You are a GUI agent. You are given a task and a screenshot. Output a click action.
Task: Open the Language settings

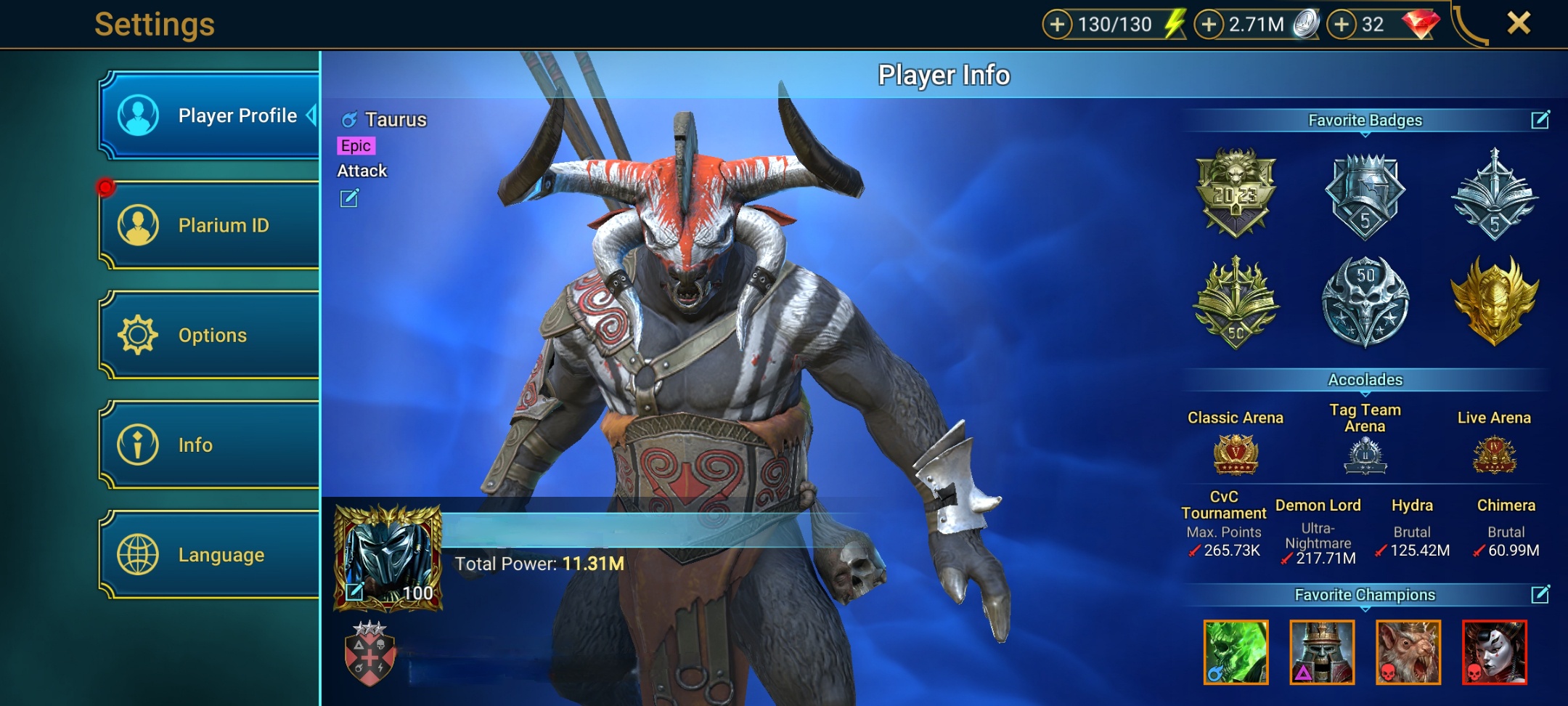pos(209,554)
